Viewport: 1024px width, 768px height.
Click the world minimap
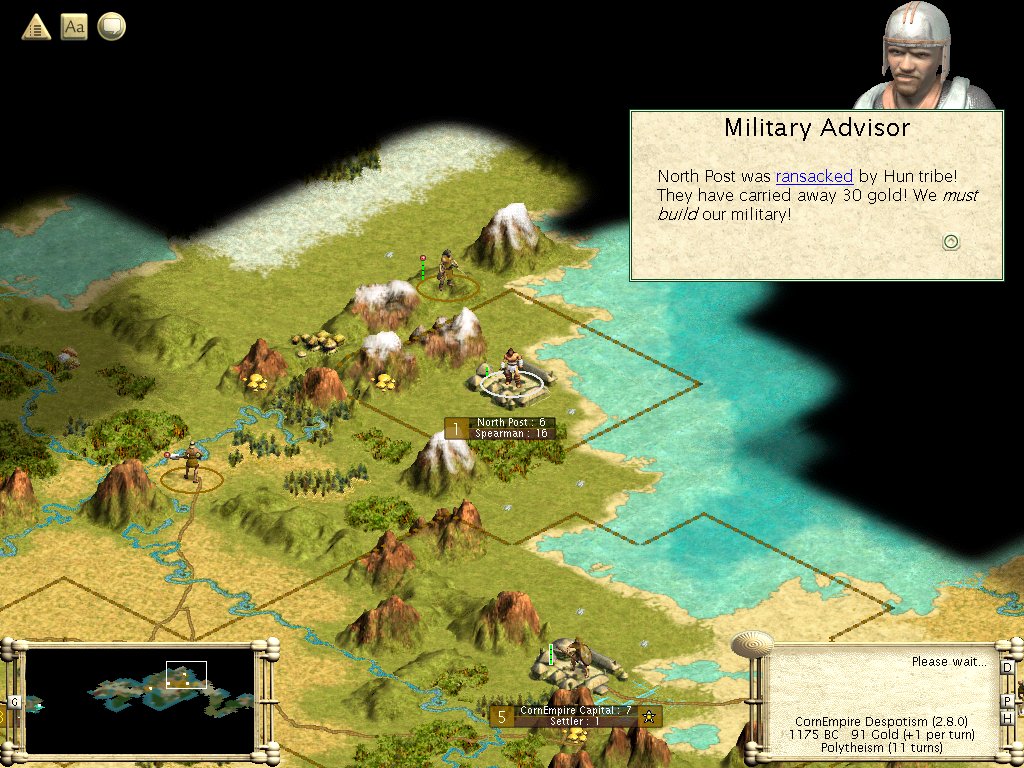(140, 700)
